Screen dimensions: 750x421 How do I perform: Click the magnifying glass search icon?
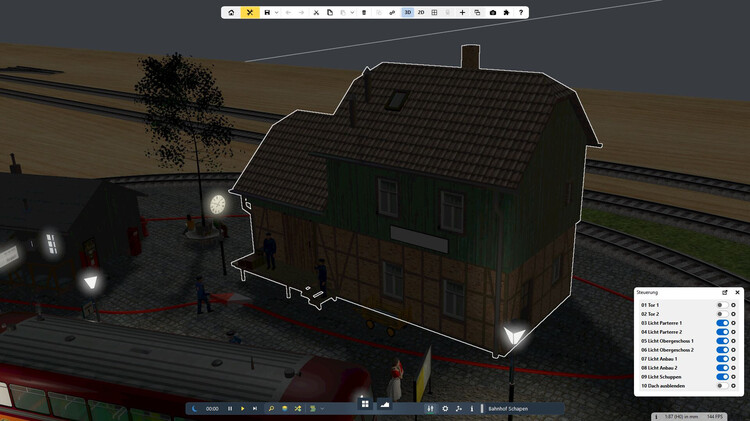coord(271,408)
